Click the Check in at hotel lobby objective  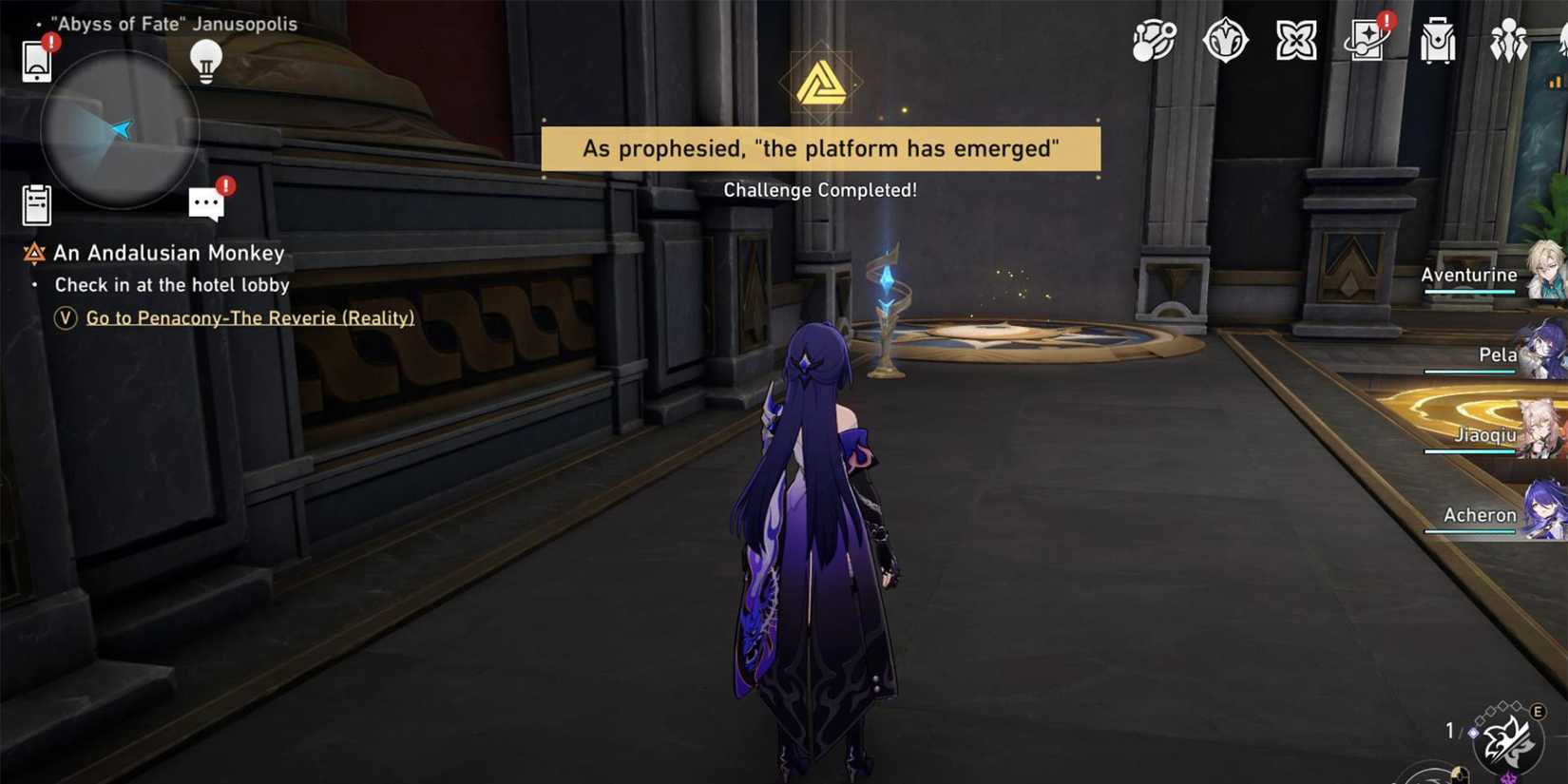(x=172, y=284)
